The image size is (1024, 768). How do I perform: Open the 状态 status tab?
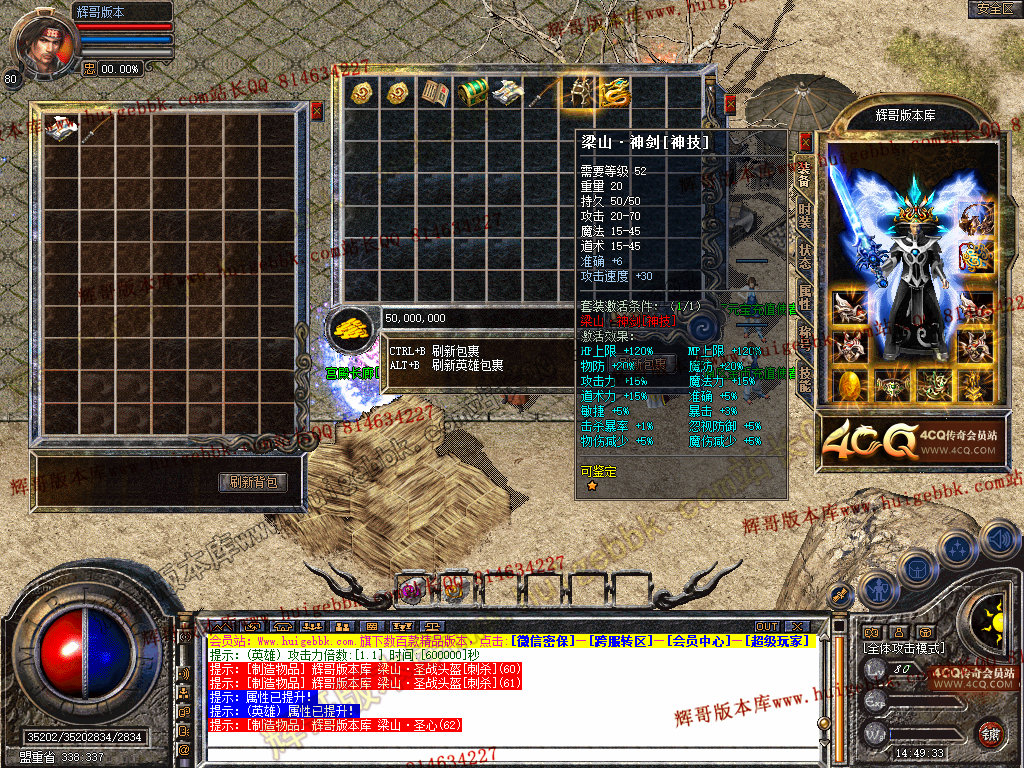pos(805,256)
